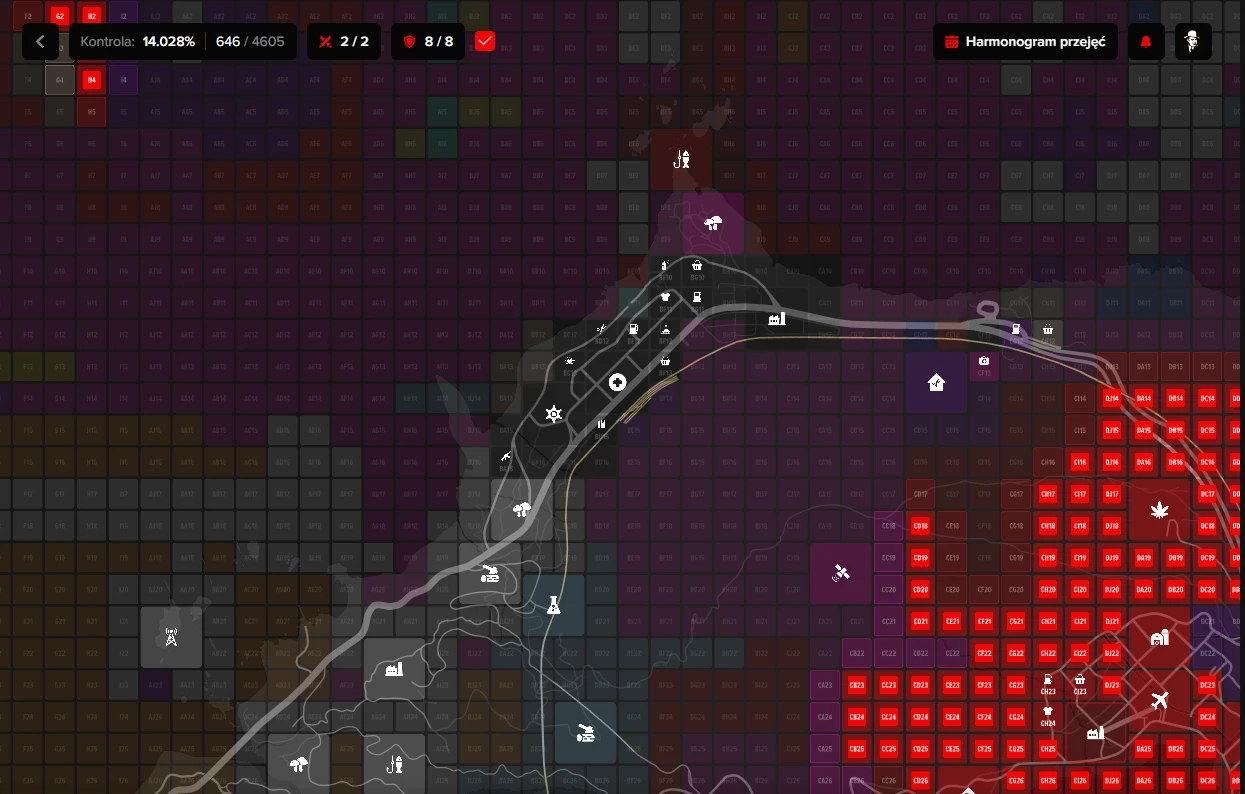
Task: Select the mushroom zone on magenta tile
Action: [x=713, y=223]
